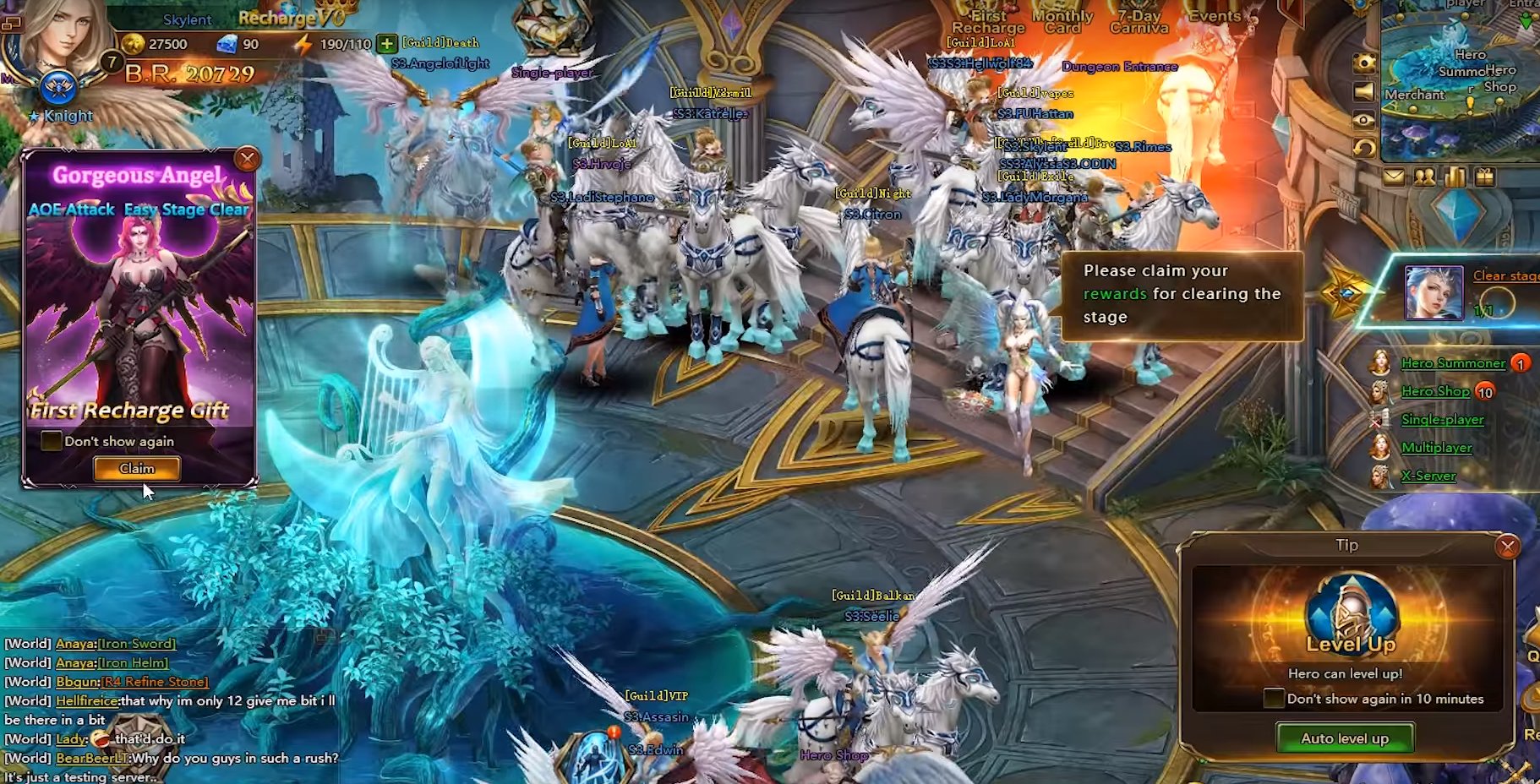Start Auto level up
The image size is (1540, 784).
1344,738
